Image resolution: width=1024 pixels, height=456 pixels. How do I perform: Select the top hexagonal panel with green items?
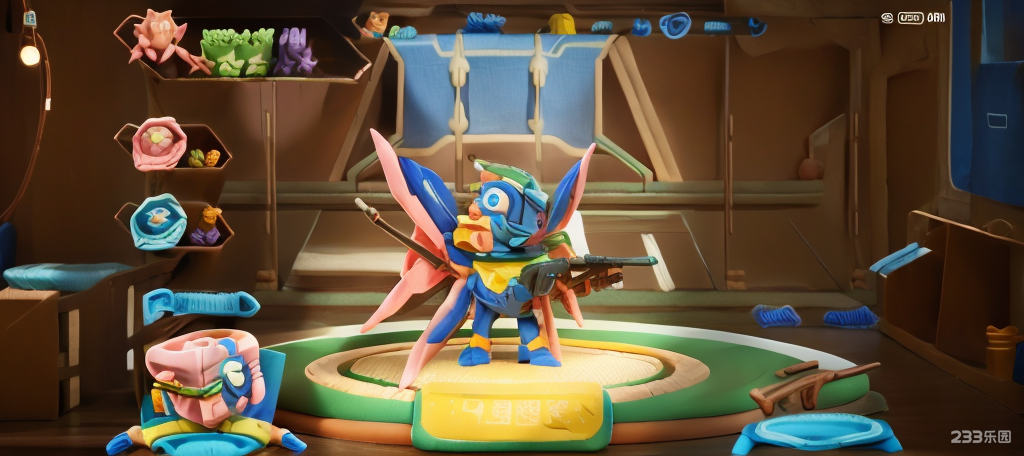[240, 50]
